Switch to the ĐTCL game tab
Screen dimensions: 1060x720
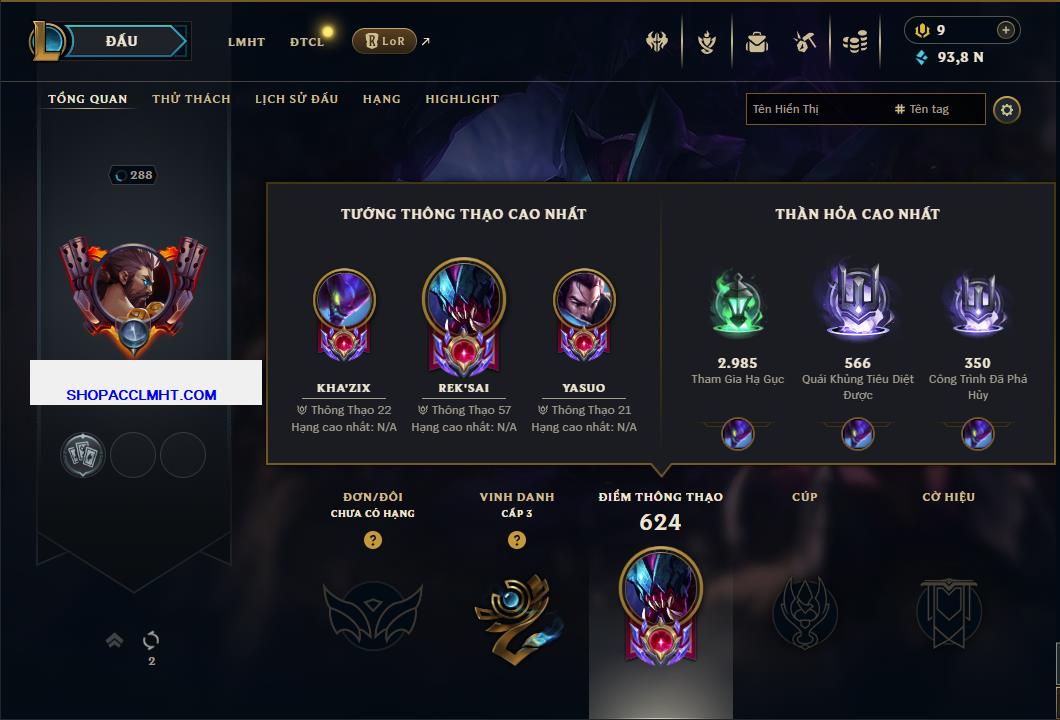(x=307, y=42)
